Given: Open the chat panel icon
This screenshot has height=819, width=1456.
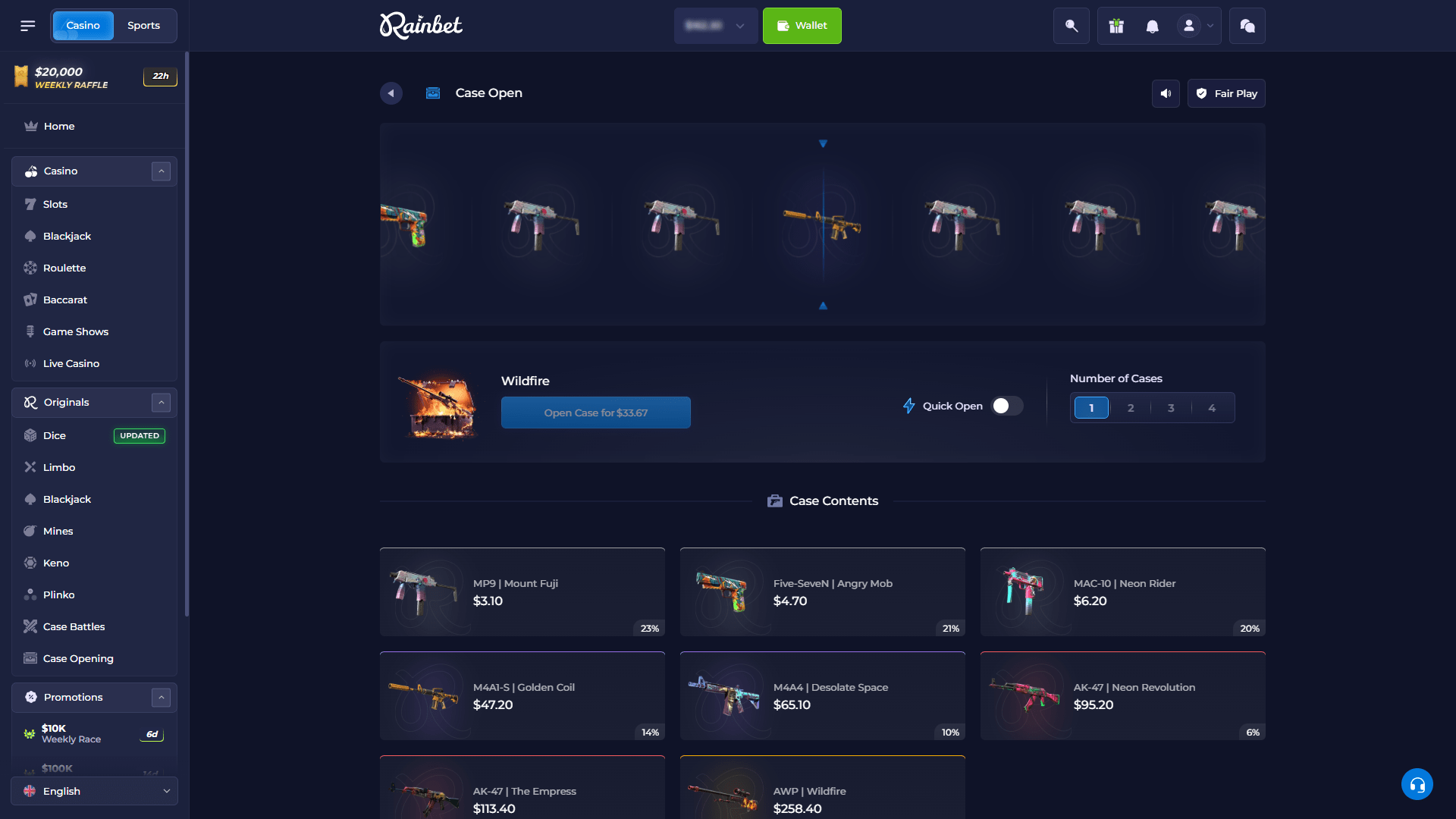Looking at the screenshot, I should pyautogui.click(x=1247, y=25).
